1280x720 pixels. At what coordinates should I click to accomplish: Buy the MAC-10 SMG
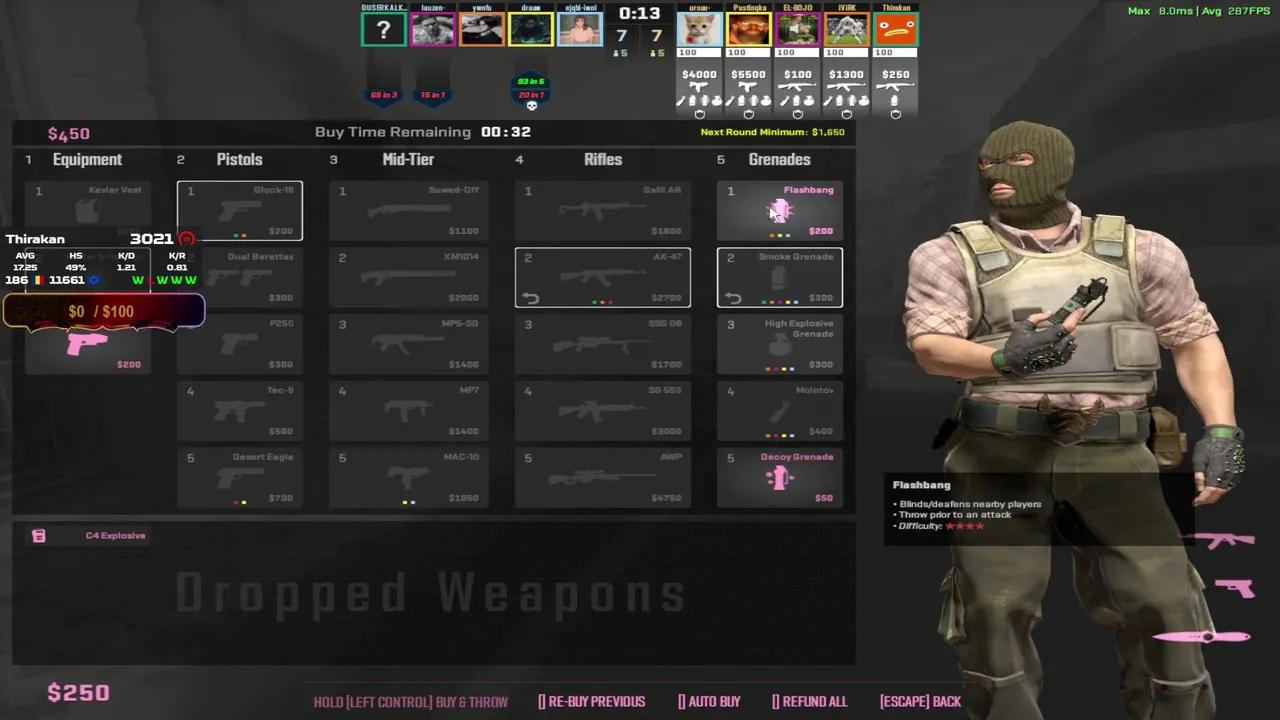click(408, 477)
